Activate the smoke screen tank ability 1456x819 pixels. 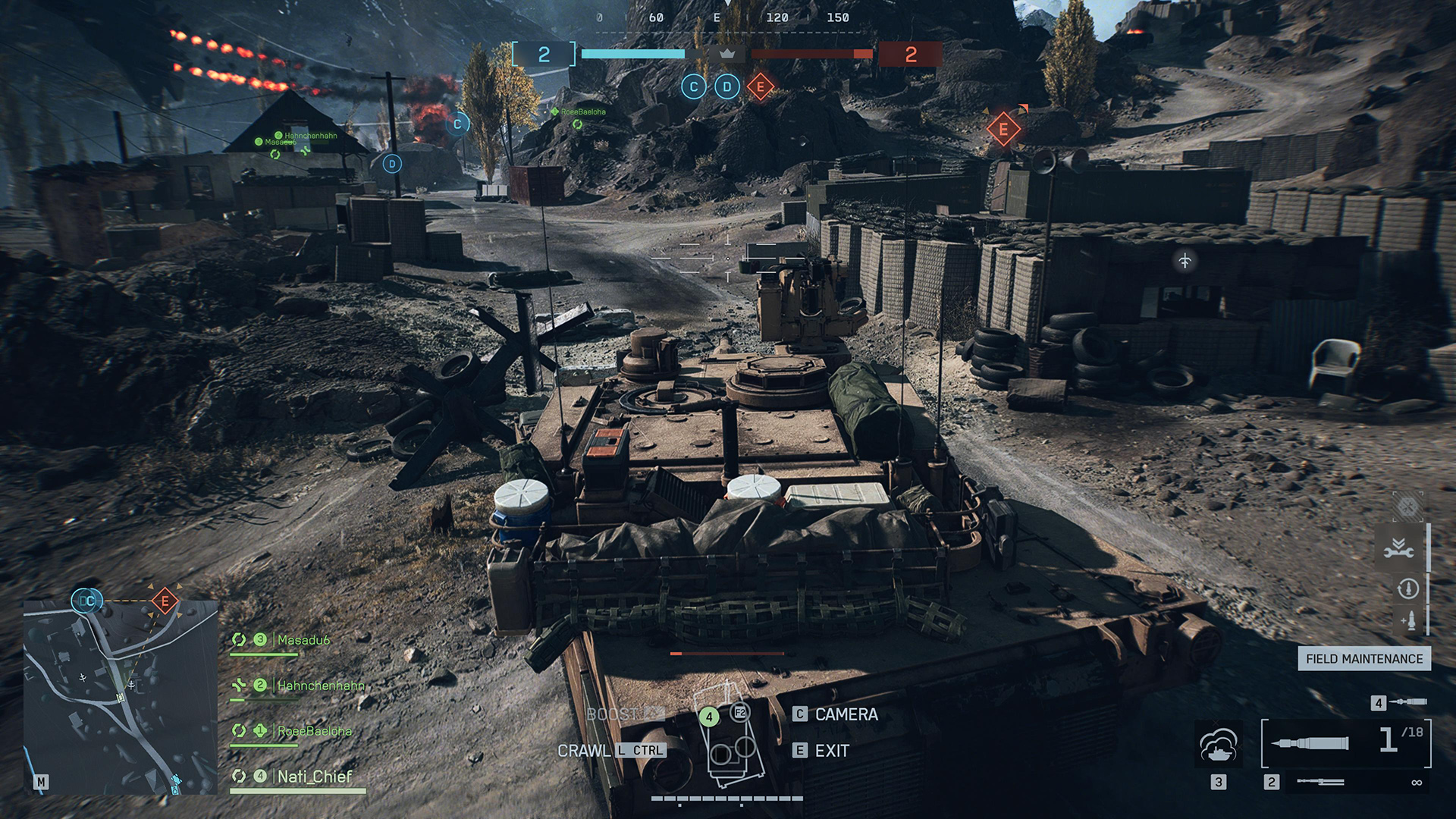1218,745
